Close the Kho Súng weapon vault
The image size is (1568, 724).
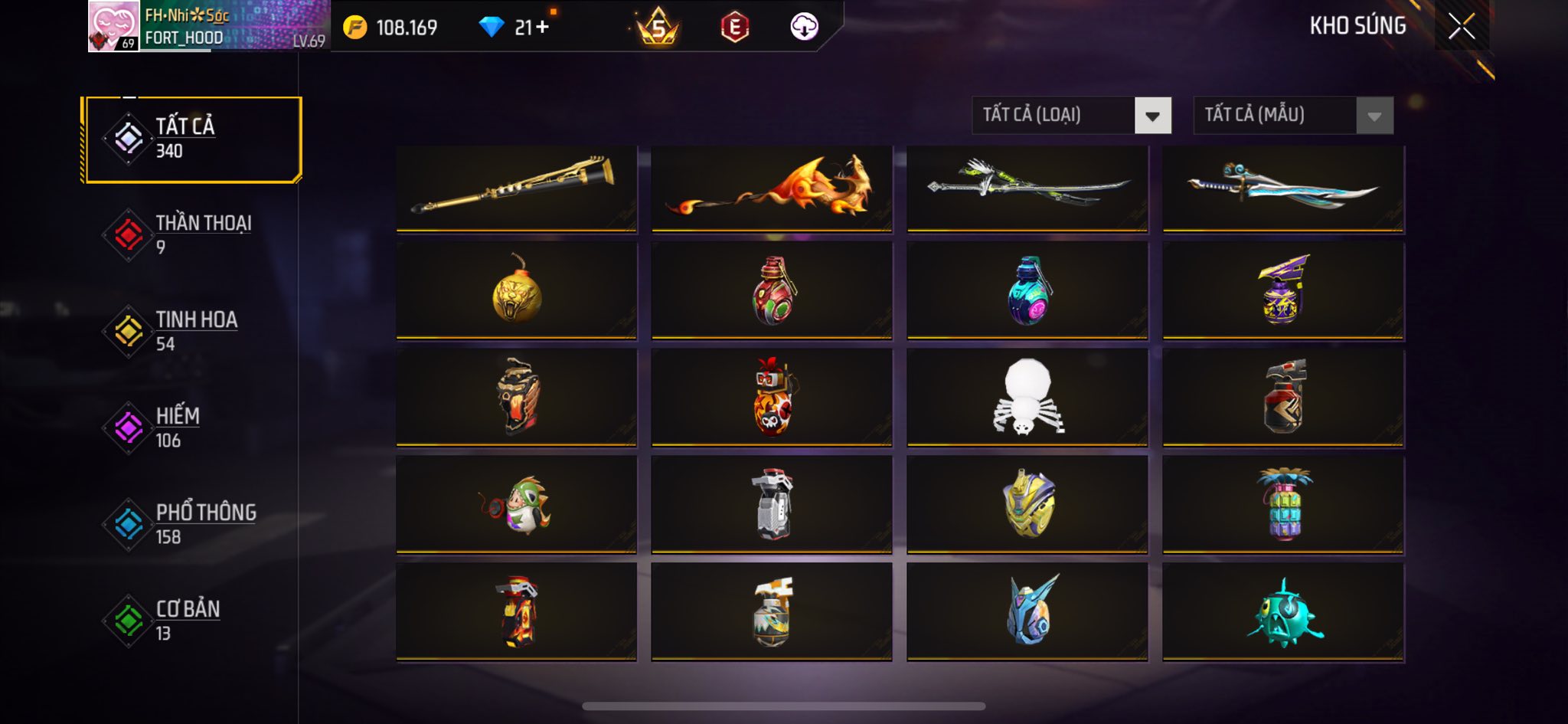[x=1461, y=27]
